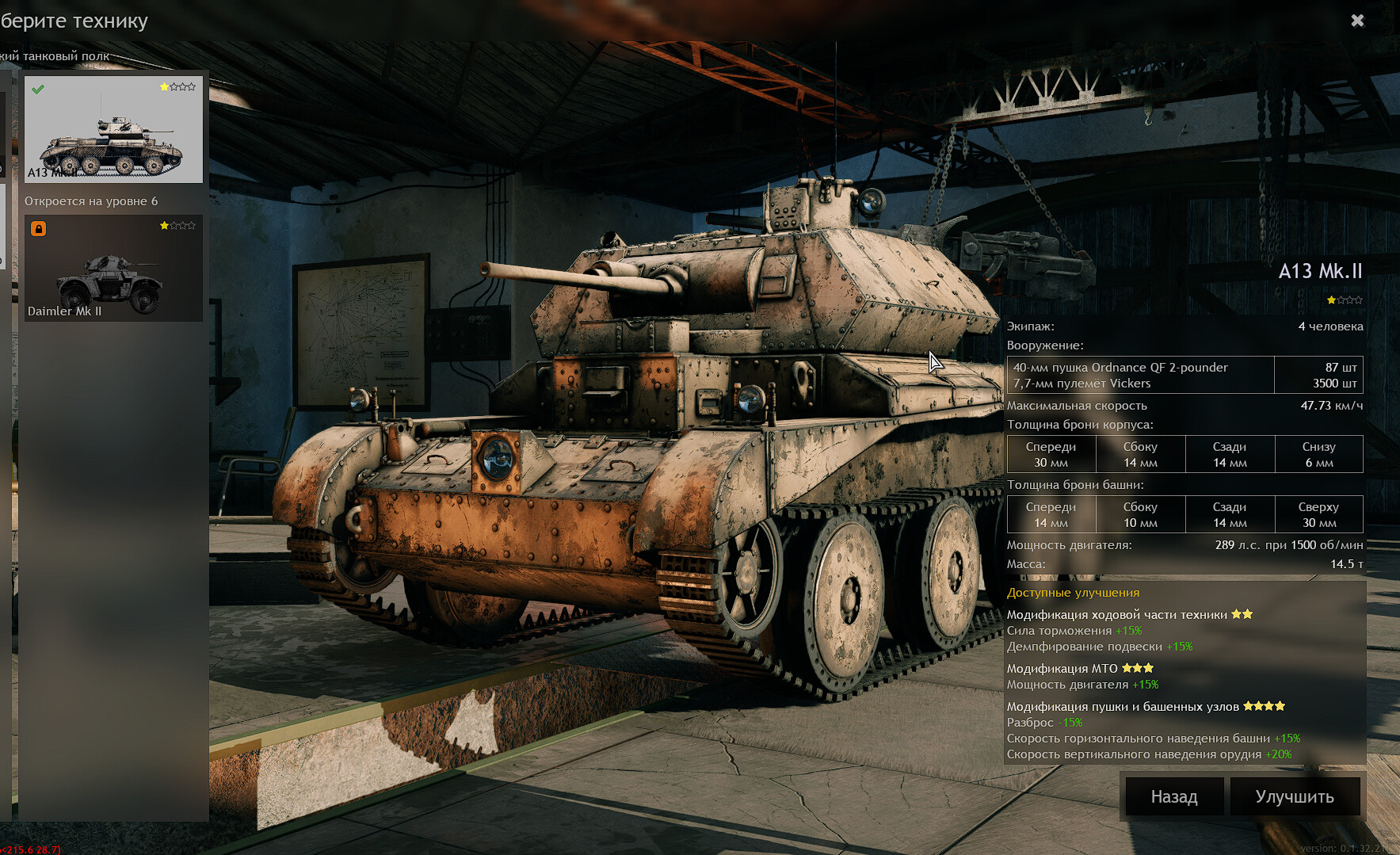Upgrade the tank with Улучшить
Screen dimensions: 1400x855
coord(1295,796)
